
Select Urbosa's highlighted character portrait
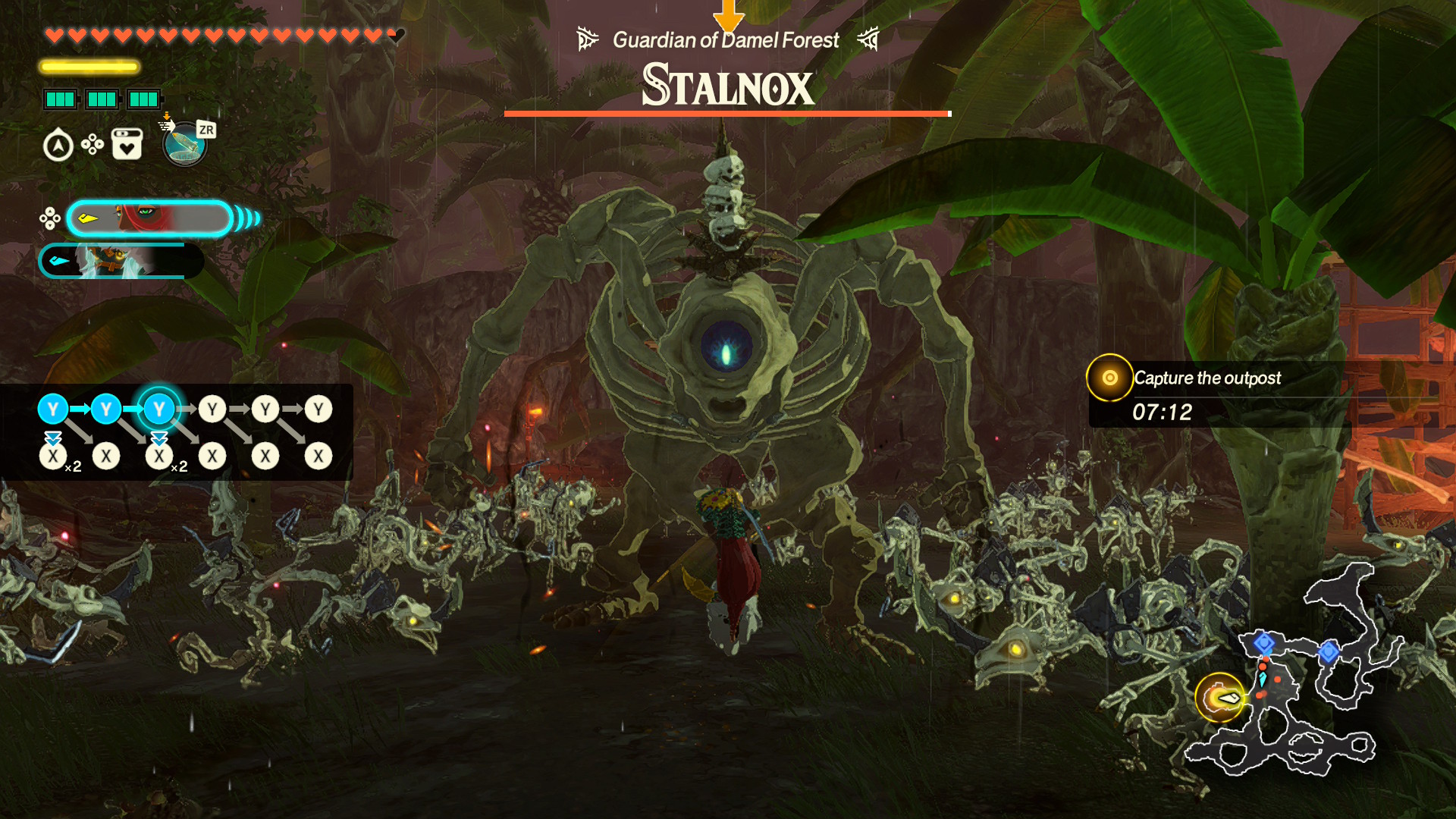[149, 219]
